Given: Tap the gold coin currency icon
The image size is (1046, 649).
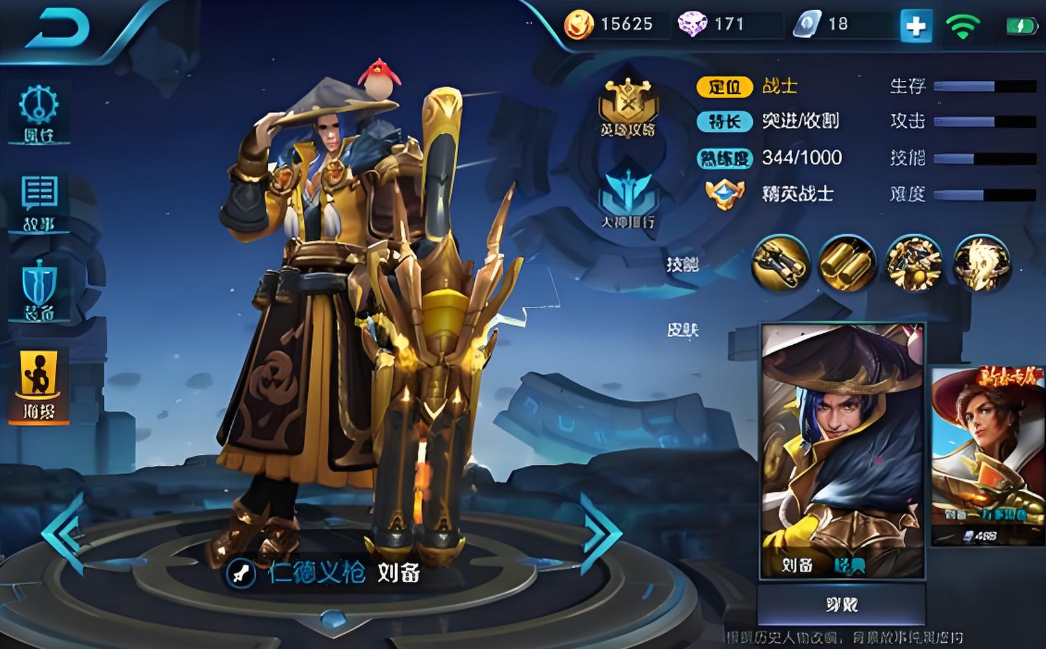Looking at the screenshot, I should [579, 25].
